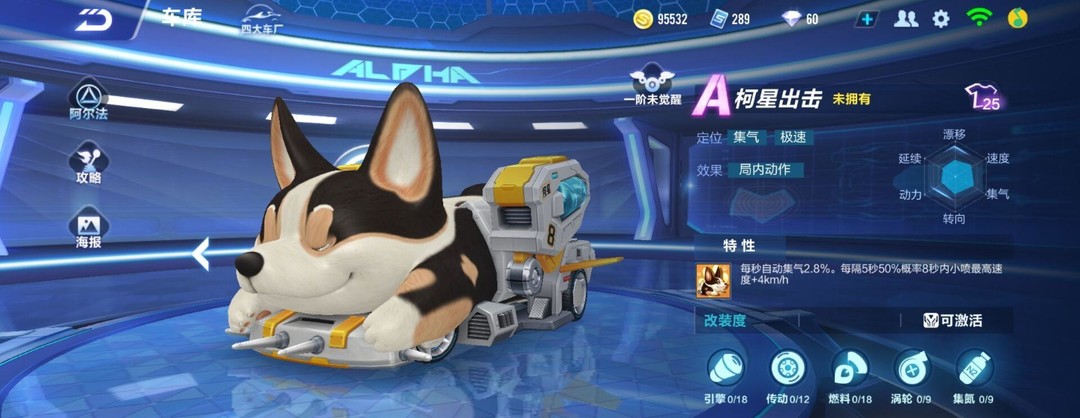
Task: Tap the blue plus button to recharge
Action: tap(868, 18)
